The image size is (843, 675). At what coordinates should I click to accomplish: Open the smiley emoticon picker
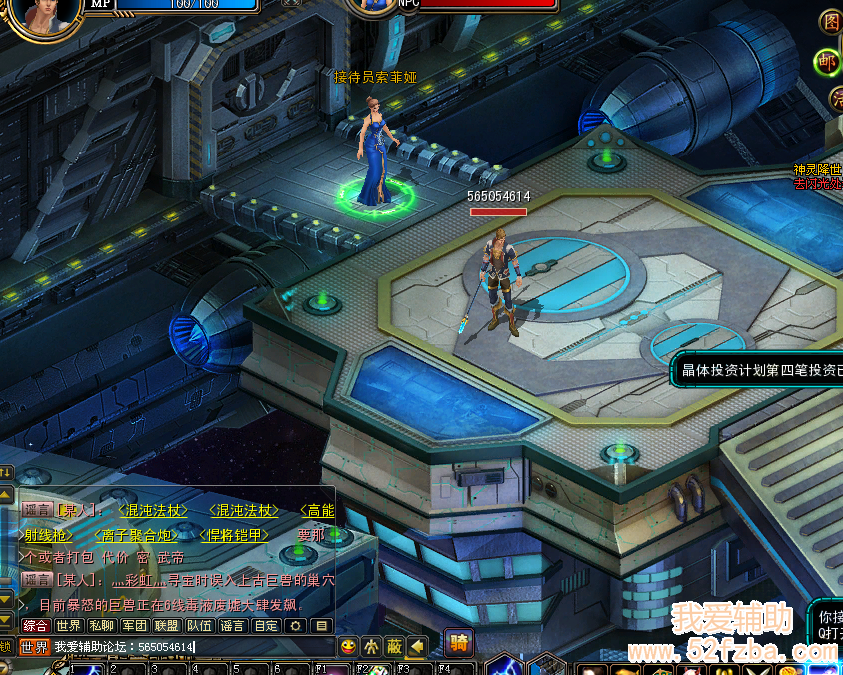point(348,645)
